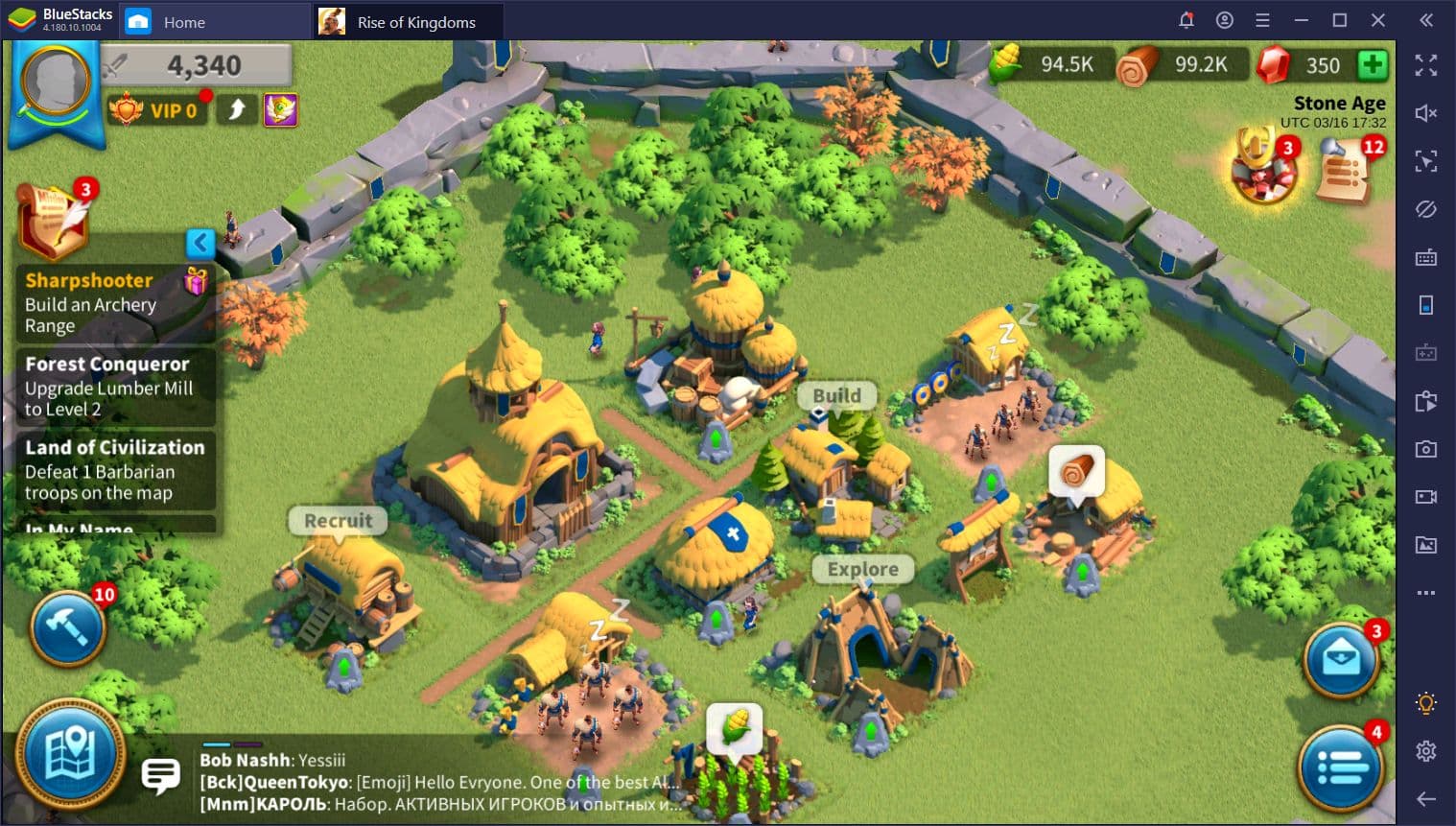The width and height of the screenshot is (1456, 826).
Task: Open the golden rewards chest icon
Action: (x=1263, y=171)
